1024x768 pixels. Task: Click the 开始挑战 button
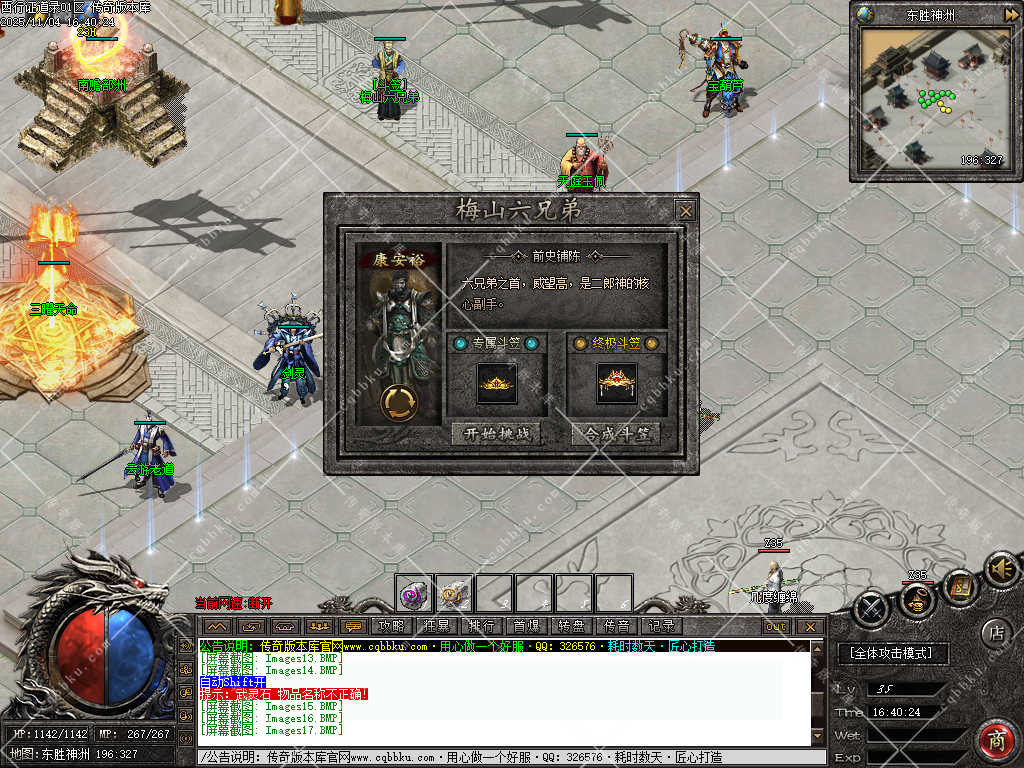496,434
